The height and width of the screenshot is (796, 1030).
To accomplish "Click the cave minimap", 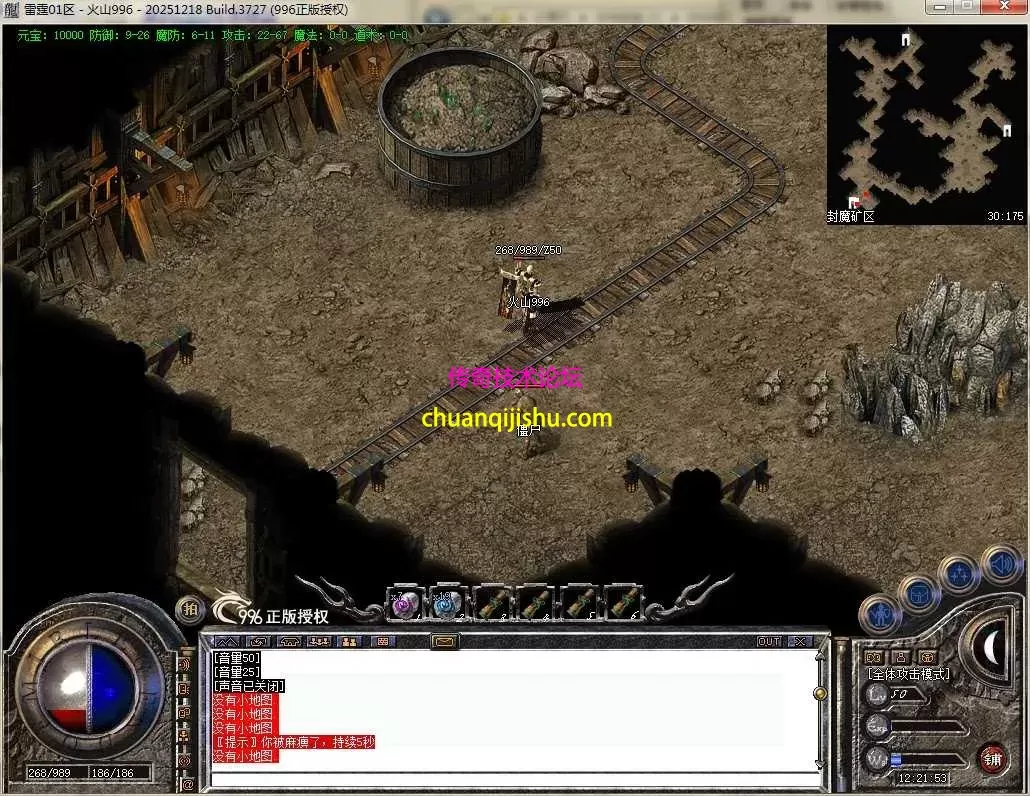I will point(926,120).
